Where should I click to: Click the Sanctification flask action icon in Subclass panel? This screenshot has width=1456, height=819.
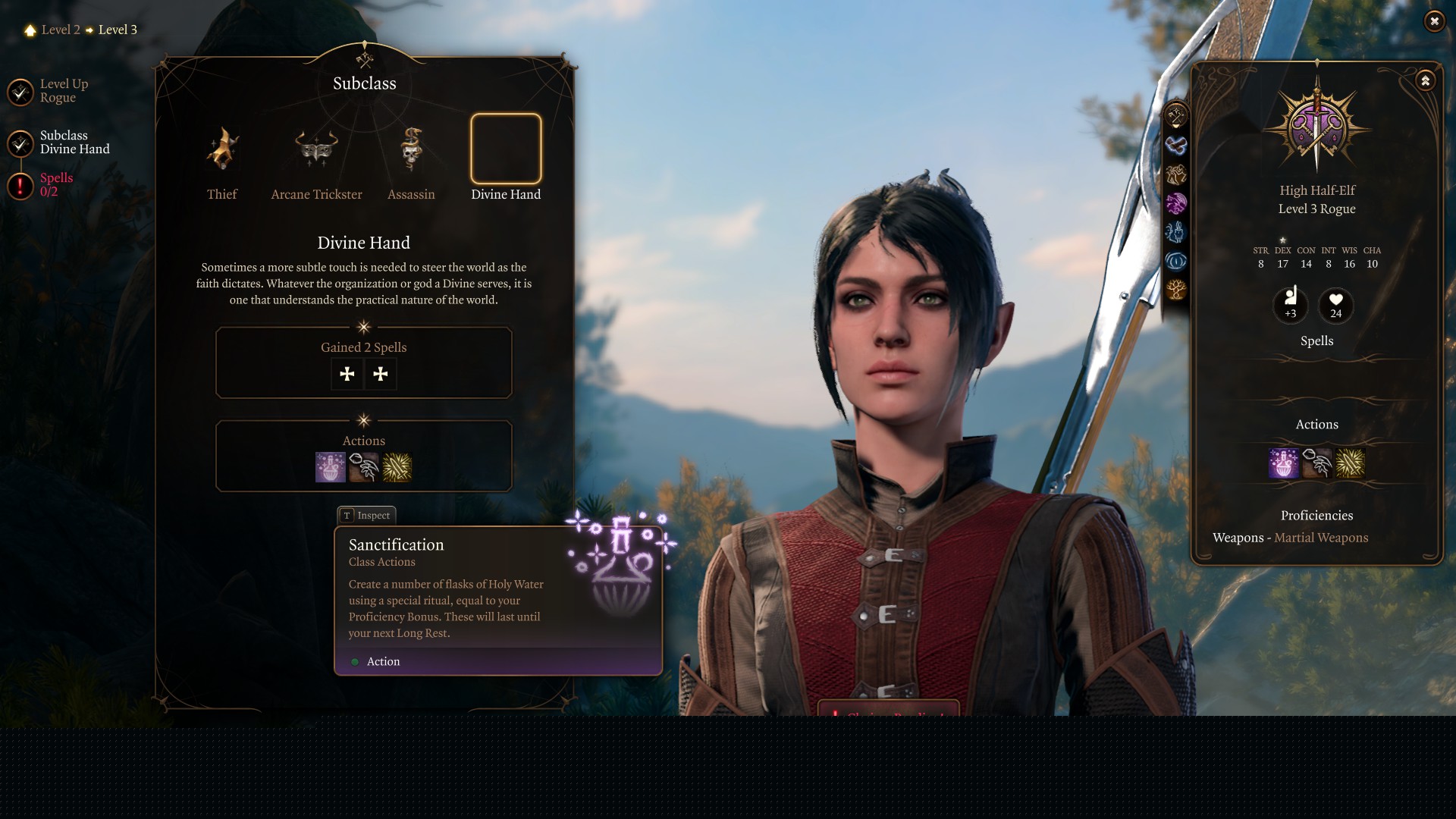(x=330, y=467)
